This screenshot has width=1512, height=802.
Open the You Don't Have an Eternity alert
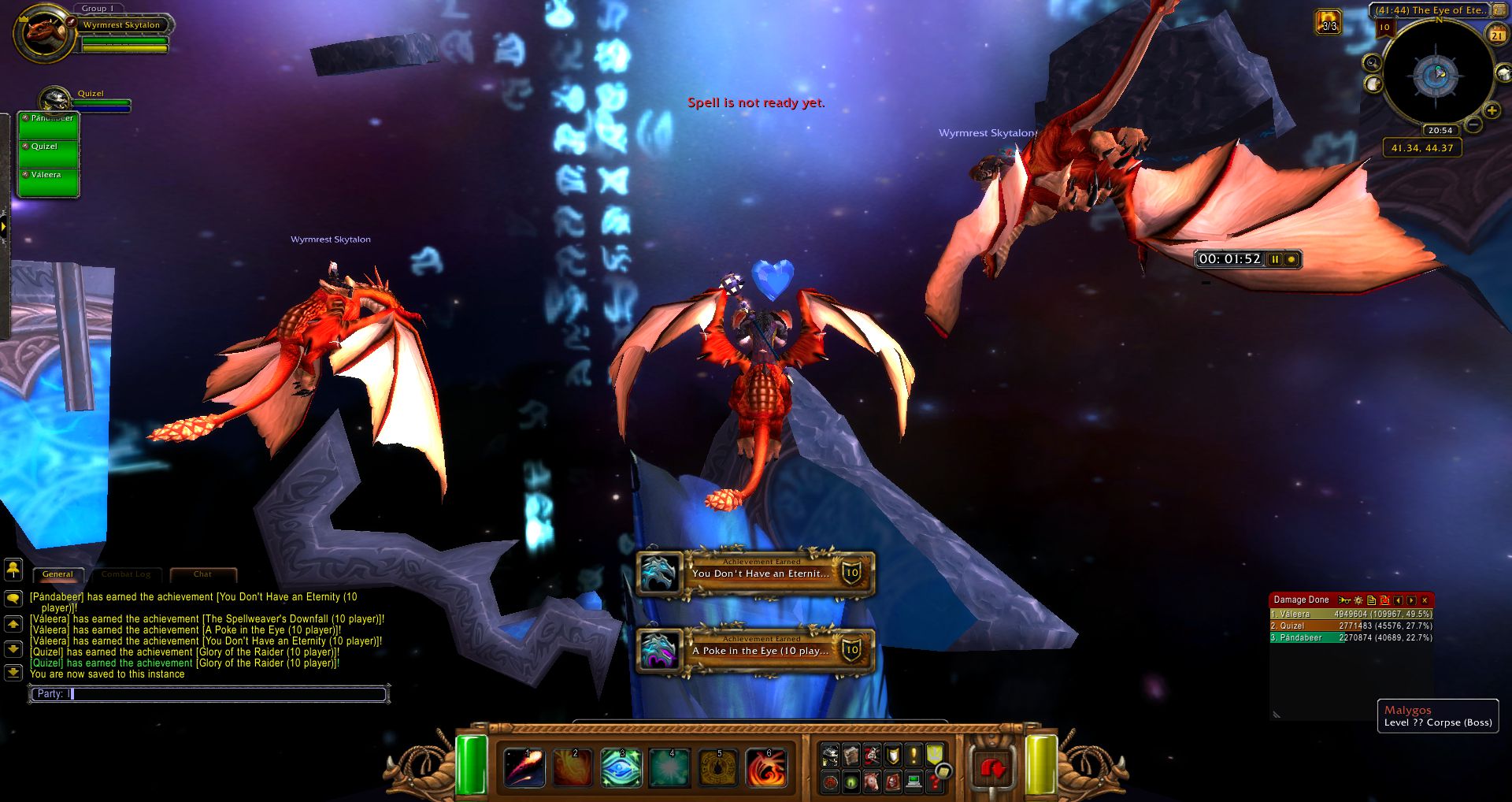(756, 574)
